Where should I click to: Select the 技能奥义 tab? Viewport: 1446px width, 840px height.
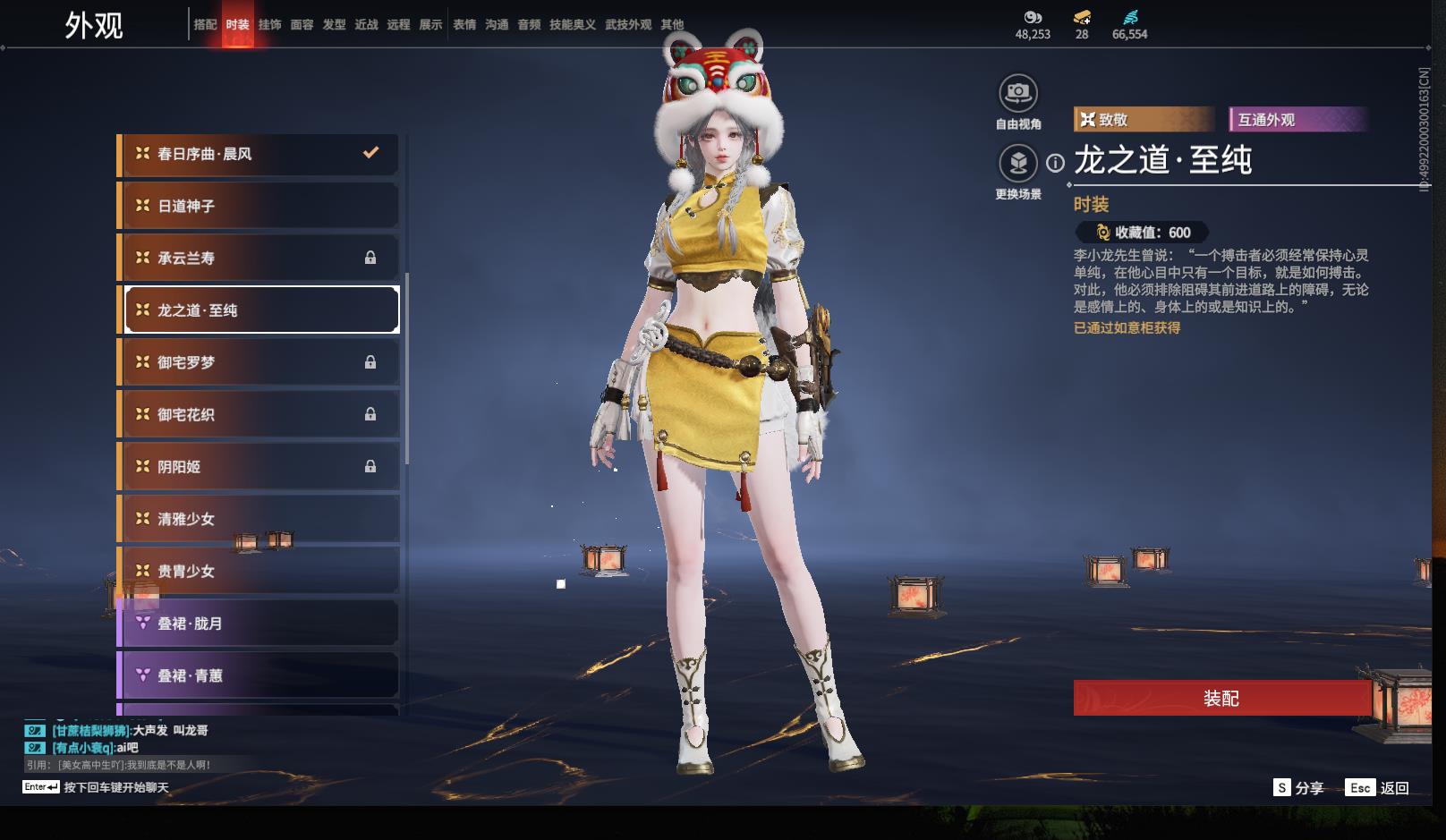572,25
